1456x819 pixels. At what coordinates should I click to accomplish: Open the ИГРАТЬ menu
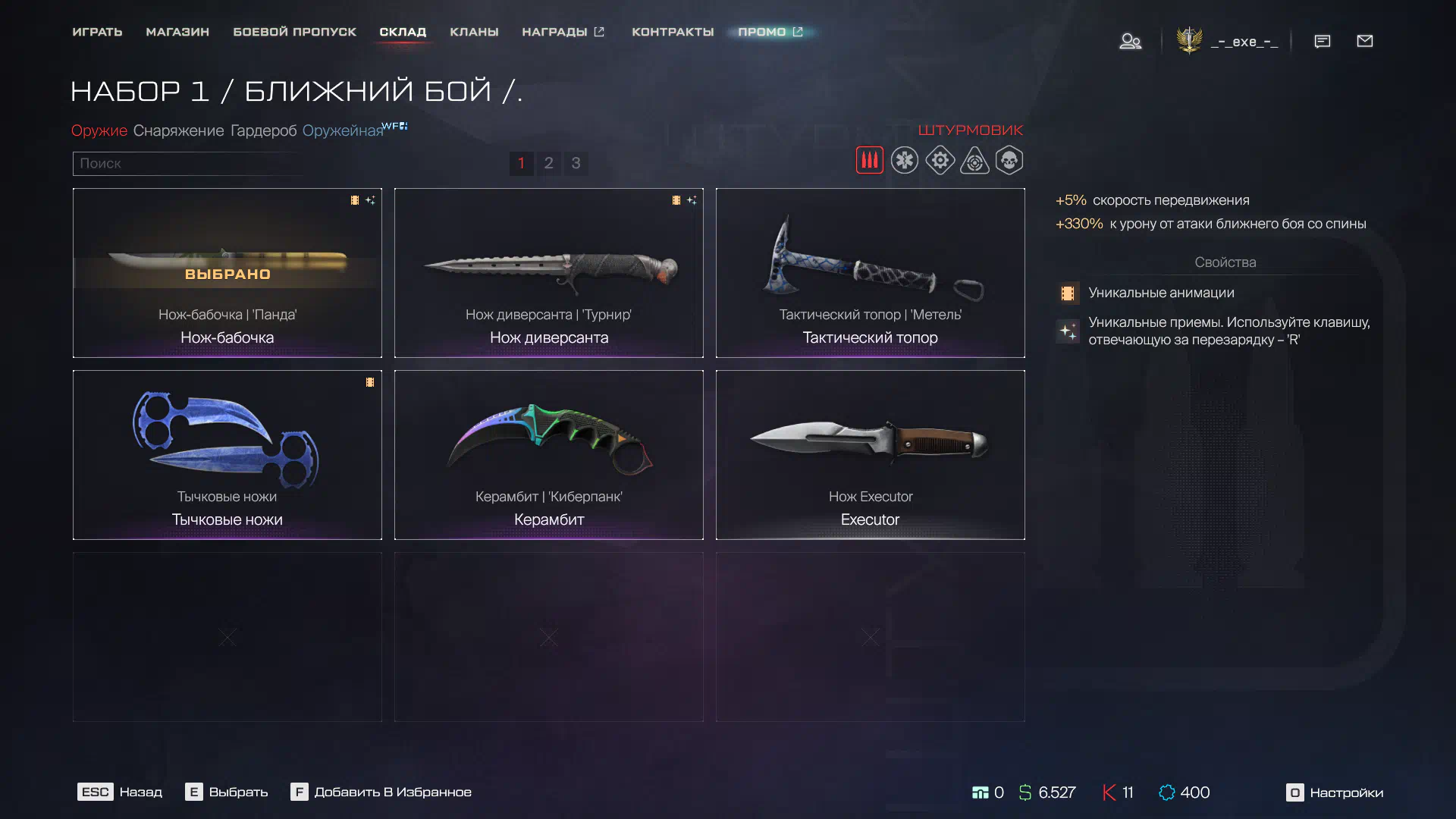pyautogui.click(x=97, y=32)
